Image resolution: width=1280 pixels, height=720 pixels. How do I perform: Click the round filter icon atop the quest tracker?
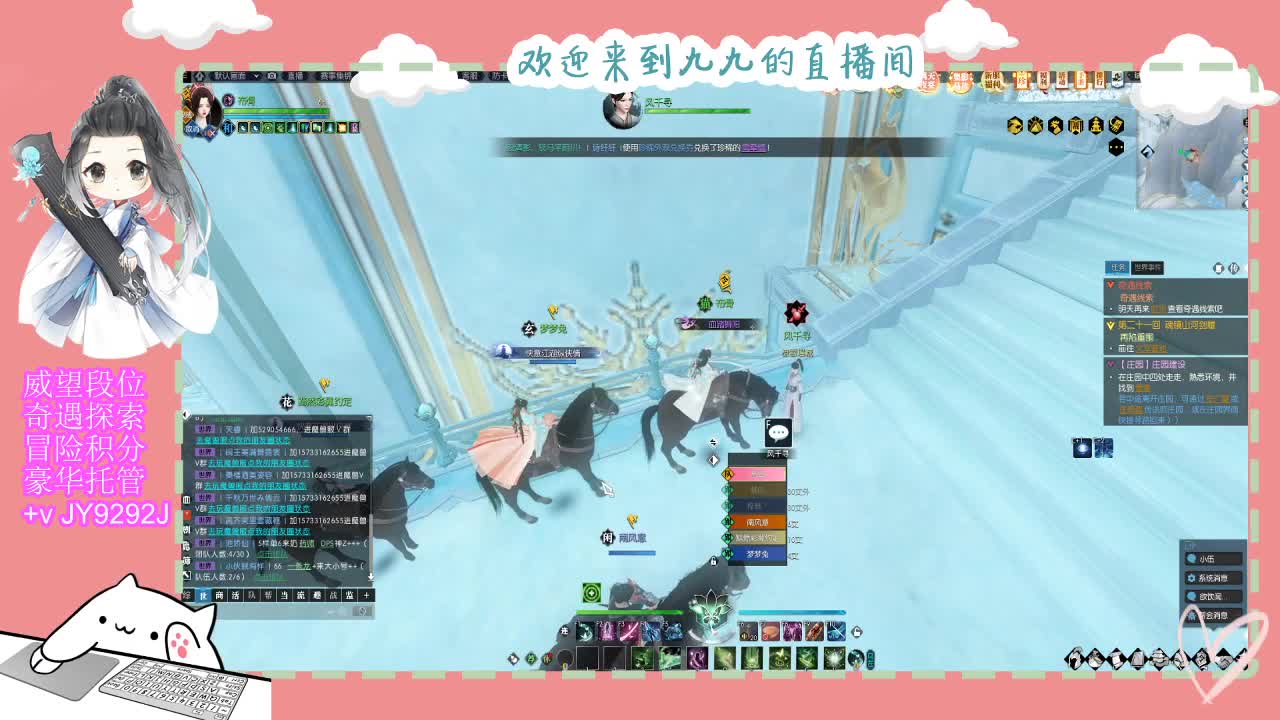pos(1219,268)
